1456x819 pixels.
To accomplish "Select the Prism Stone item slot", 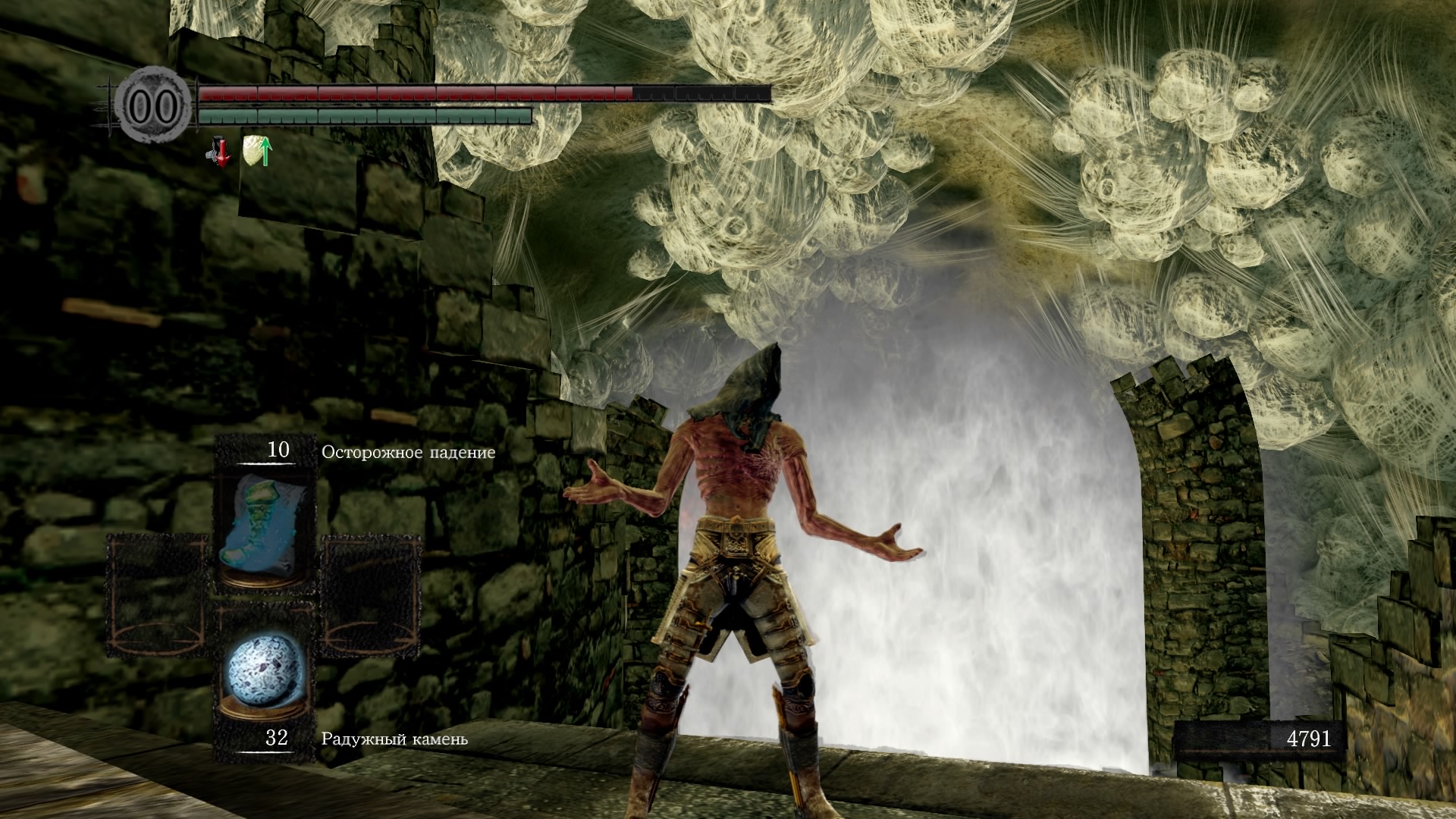I will [x=265, y=677].
